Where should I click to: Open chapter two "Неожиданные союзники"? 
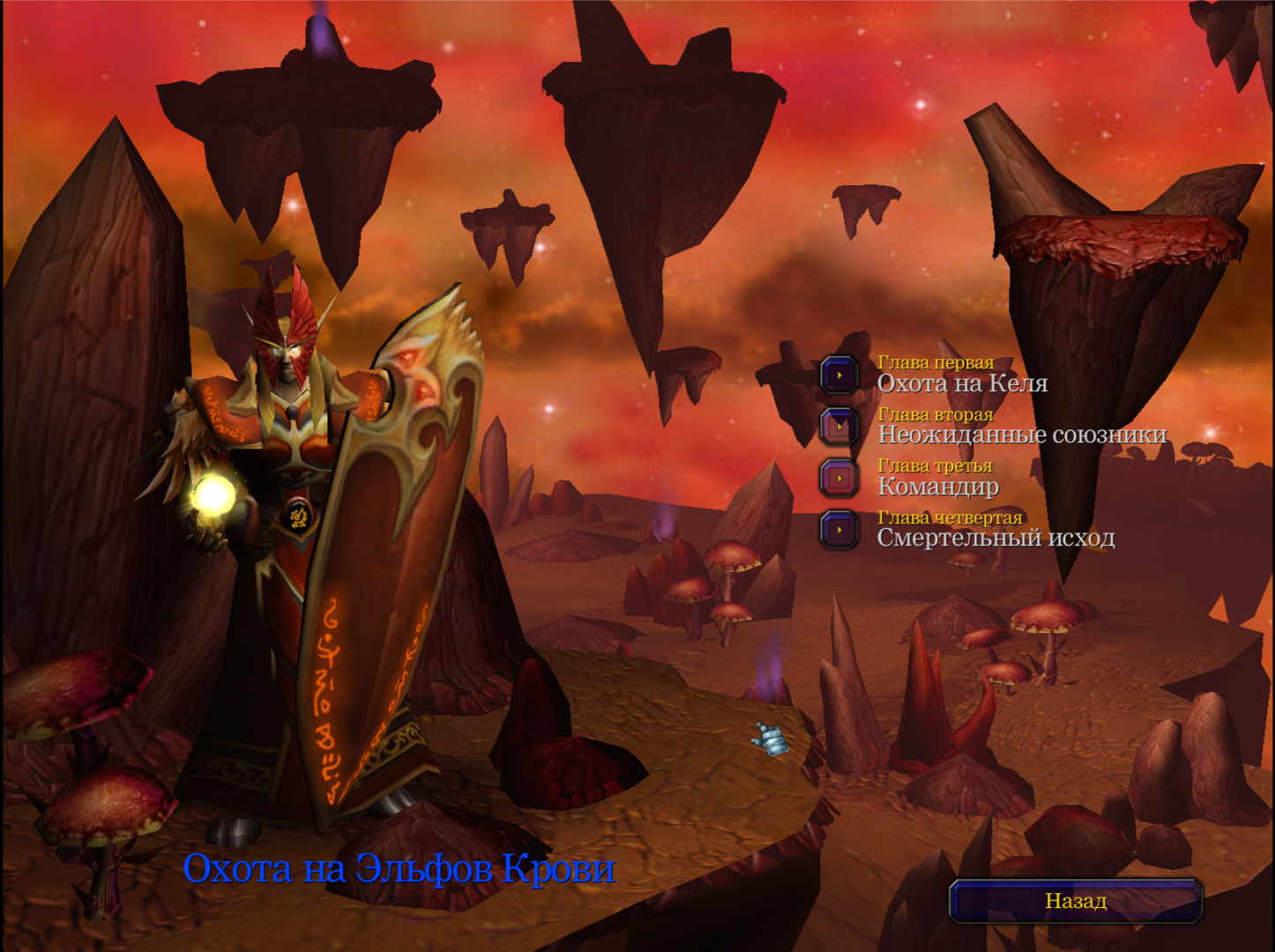click(x=839, y=426)
